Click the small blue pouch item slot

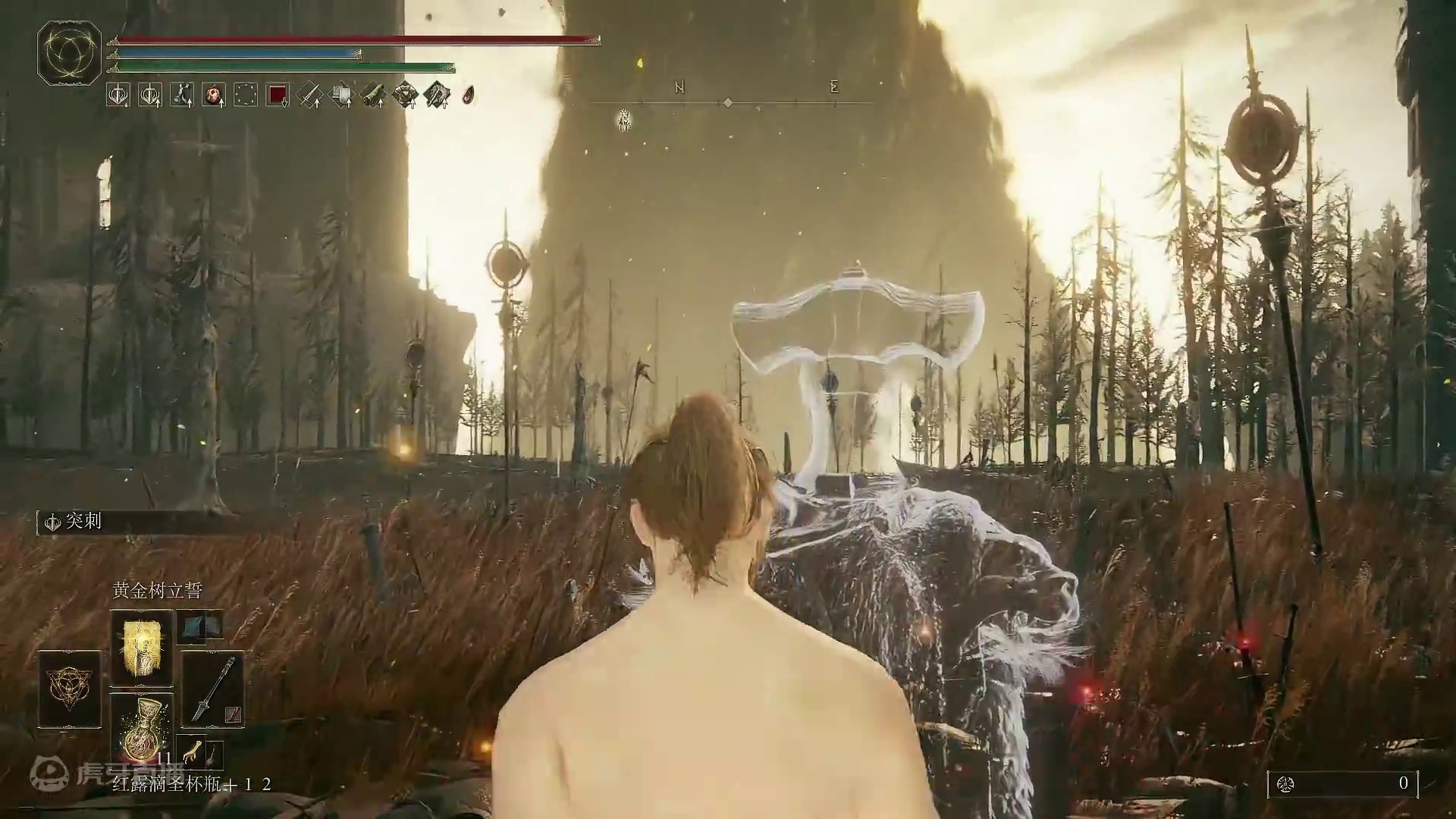(x=200, y=626)
